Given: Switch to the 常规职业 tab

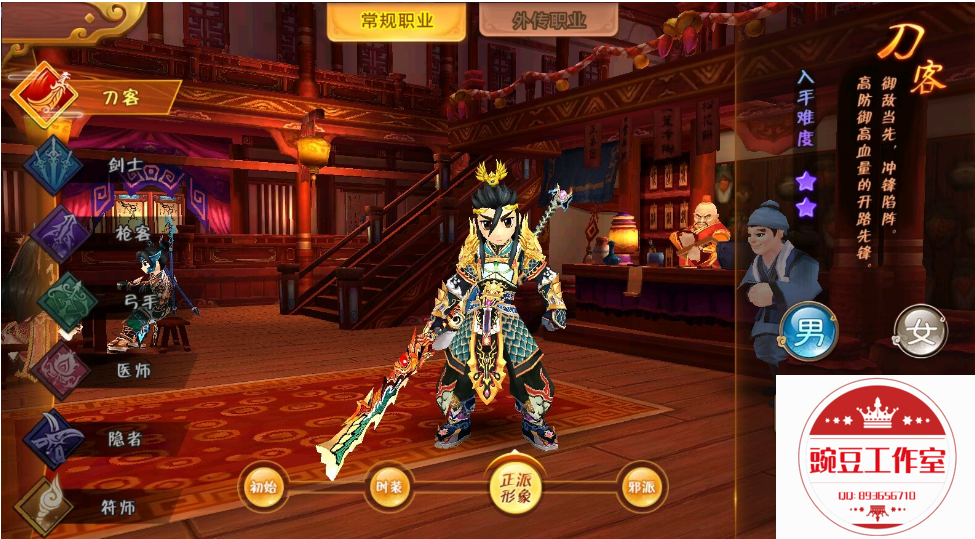Looking at the screenshot, I should [397, 22].
